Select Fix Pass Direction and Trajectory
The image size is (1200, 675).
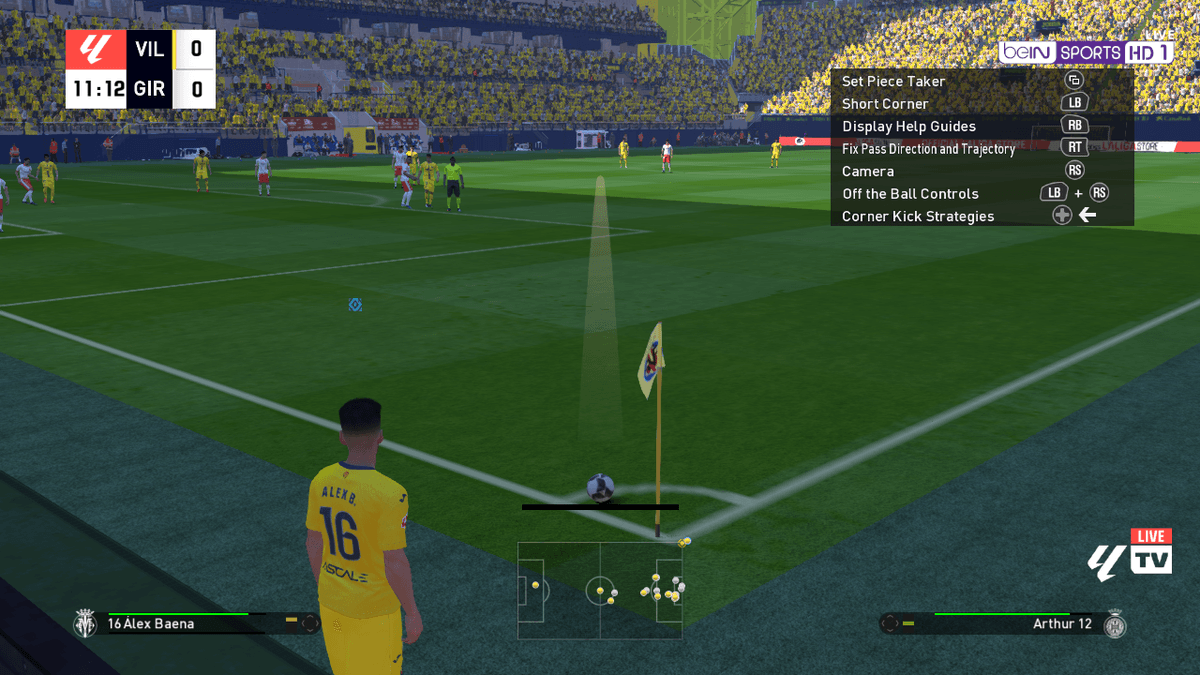[x=928, y=149]
